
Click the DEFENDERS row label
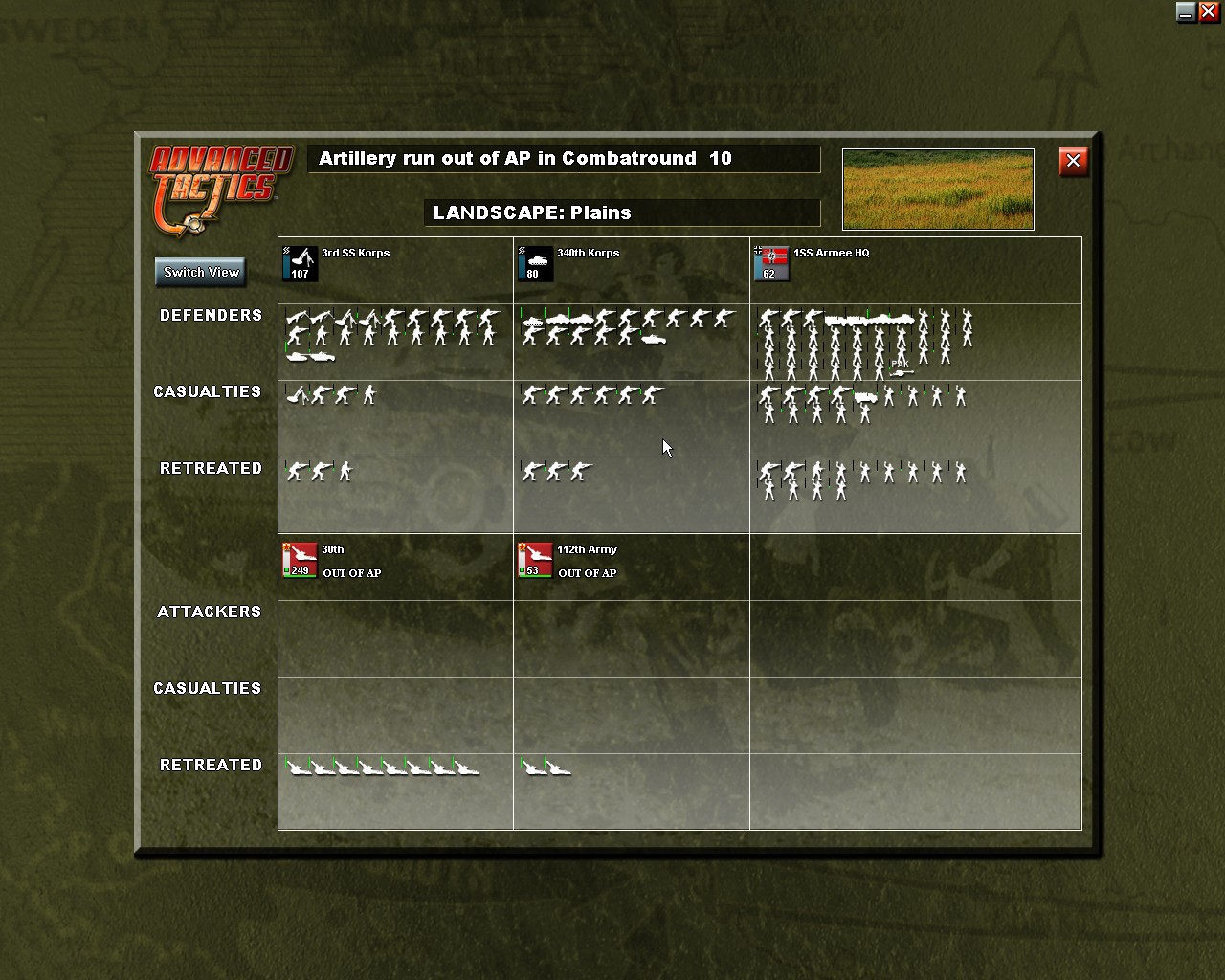[211, 315]
